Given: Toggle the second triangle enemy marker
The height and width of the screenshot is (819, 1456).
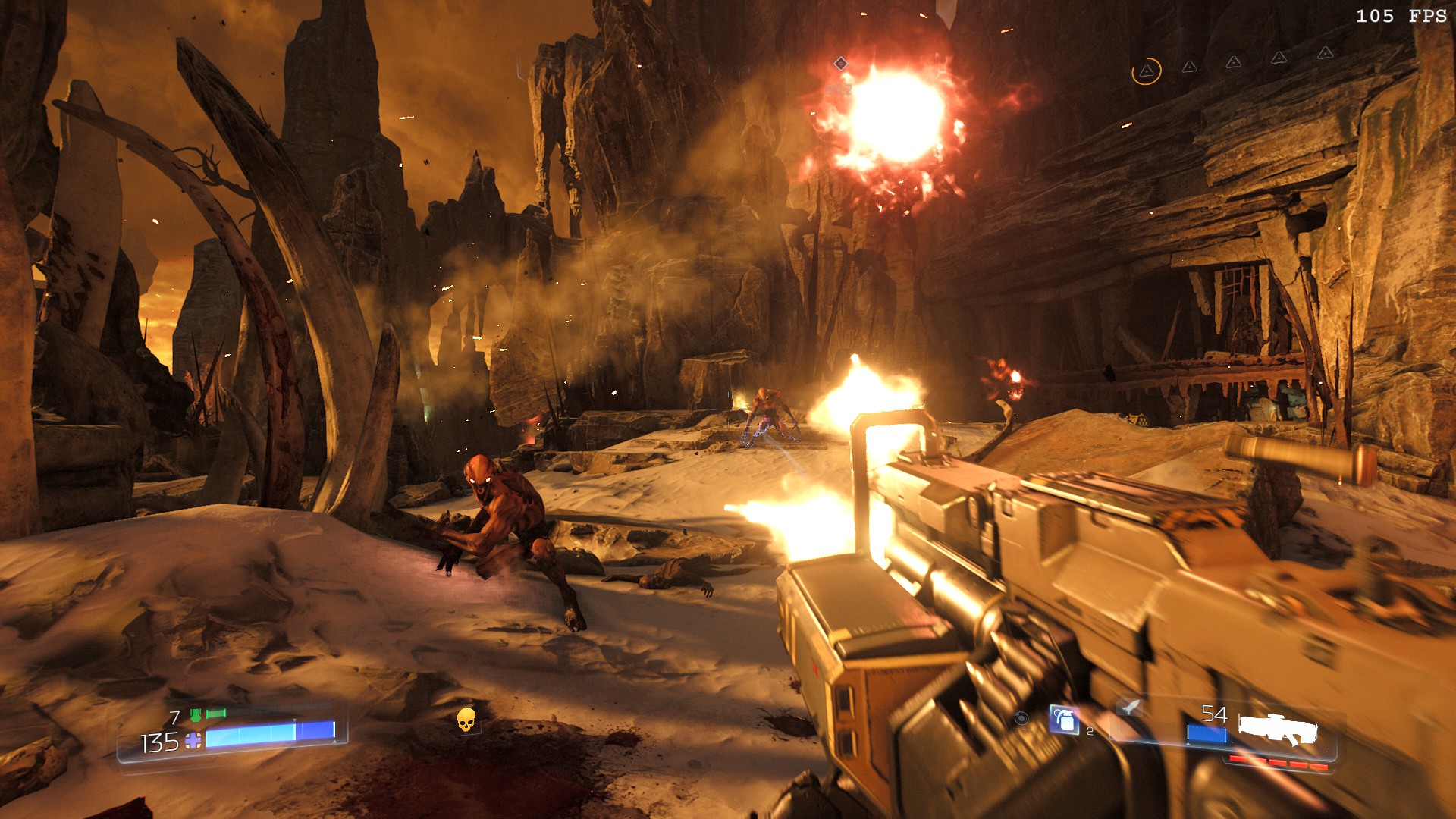Looking at the screenshot, I should tap(1190, 67).
